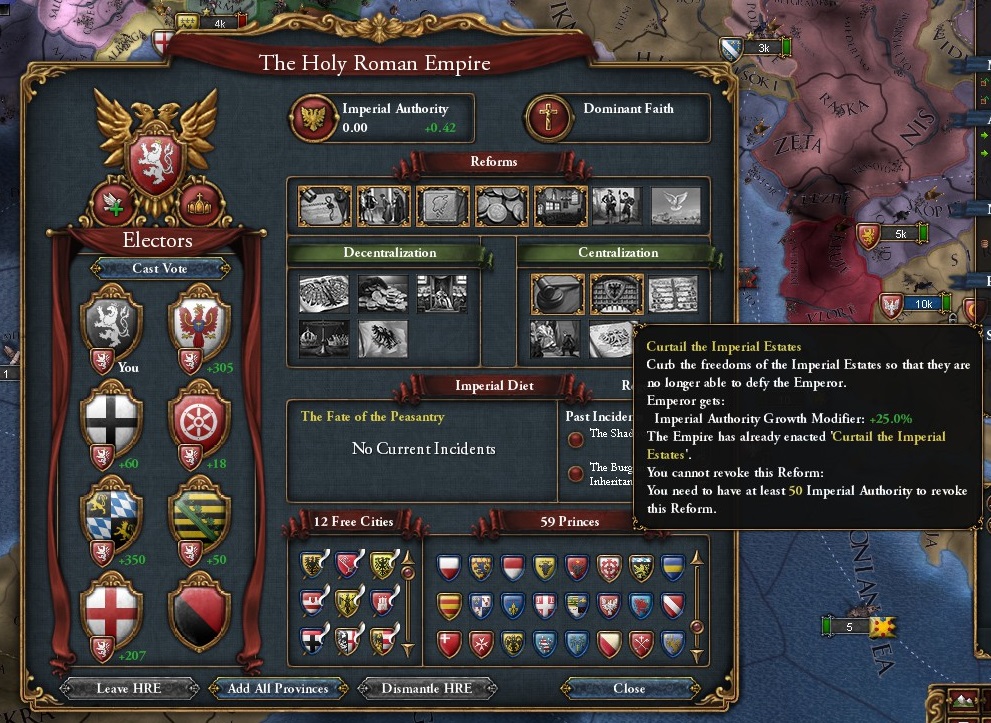Close the Holy Roman Empire window

click(x=629, y=689)
